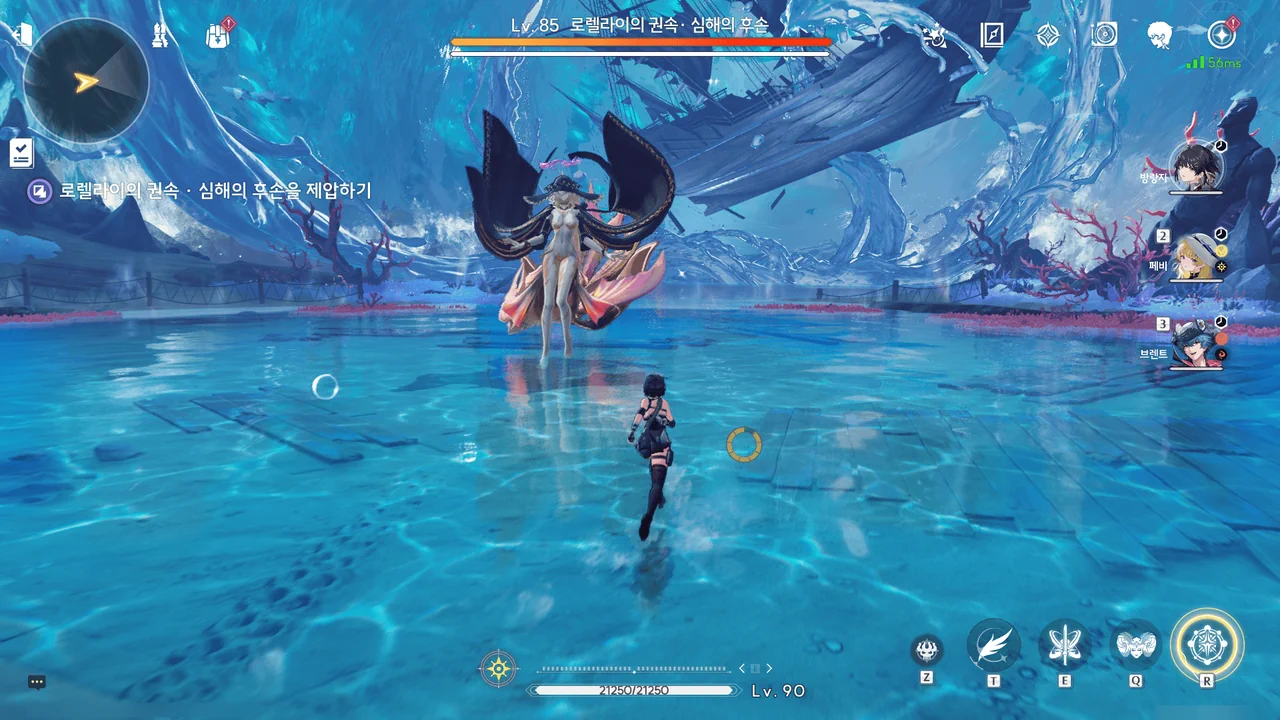Select the tracked quest objective text
This screenshot has width=1280, height=720.
coord(214,190)
